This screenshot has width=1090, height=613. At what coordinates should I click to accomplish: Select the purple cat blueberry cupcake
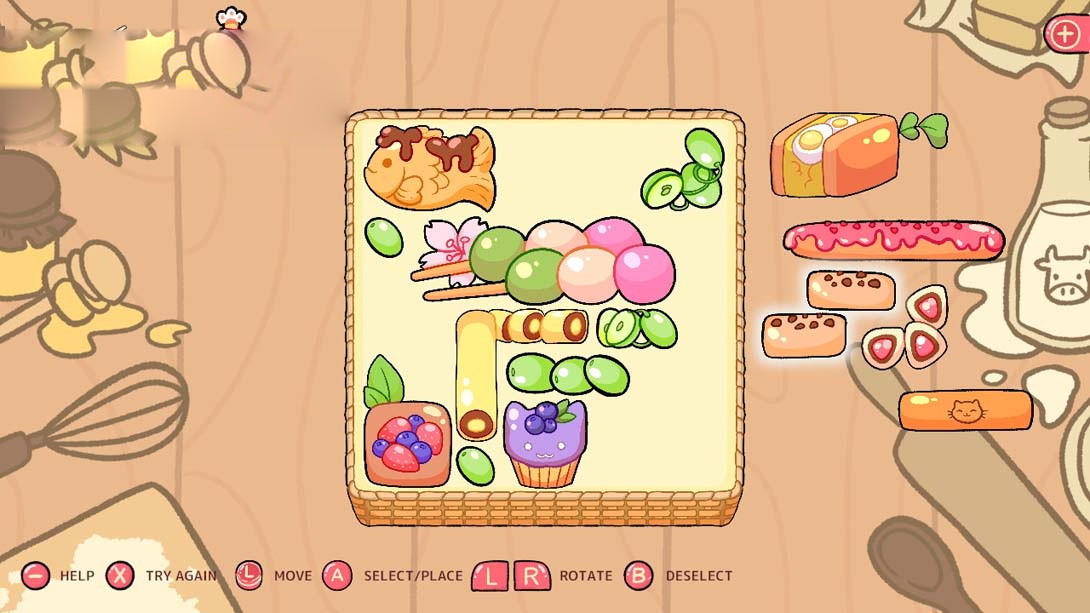coord(544,445)
